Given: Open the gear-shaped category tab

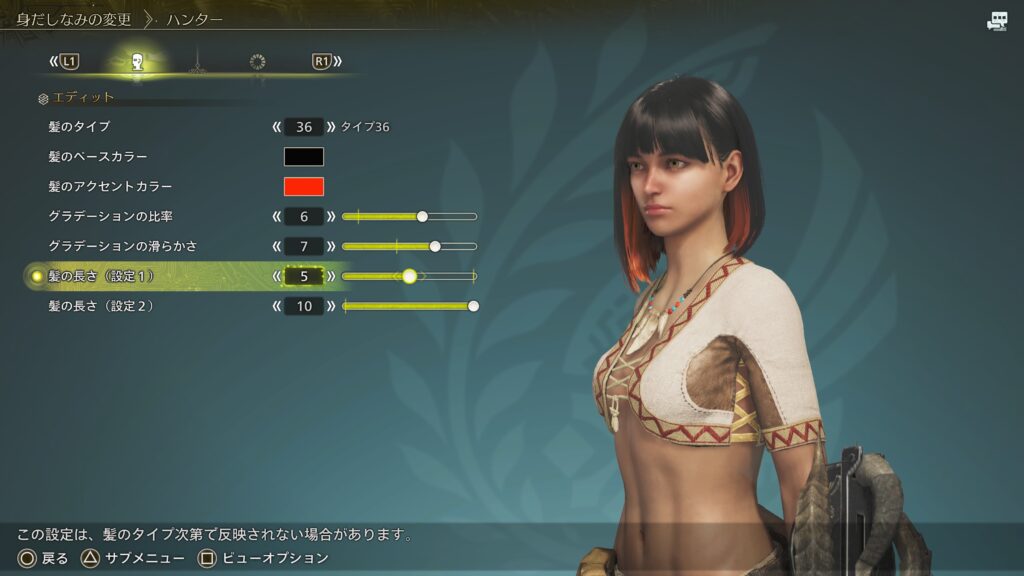Looking at the screenshot, I should tap(257, 62).
